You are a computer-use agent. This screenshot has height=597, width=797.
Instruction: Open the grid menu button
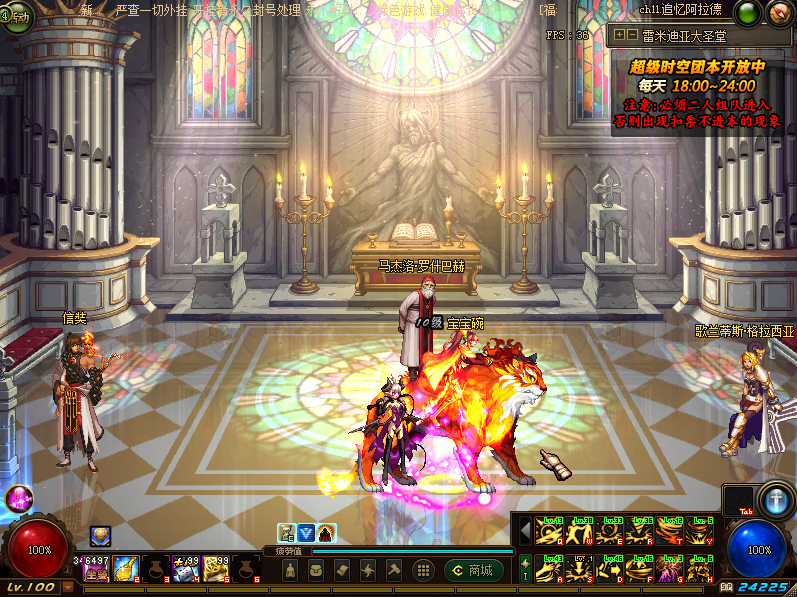(x=423, y=570)
